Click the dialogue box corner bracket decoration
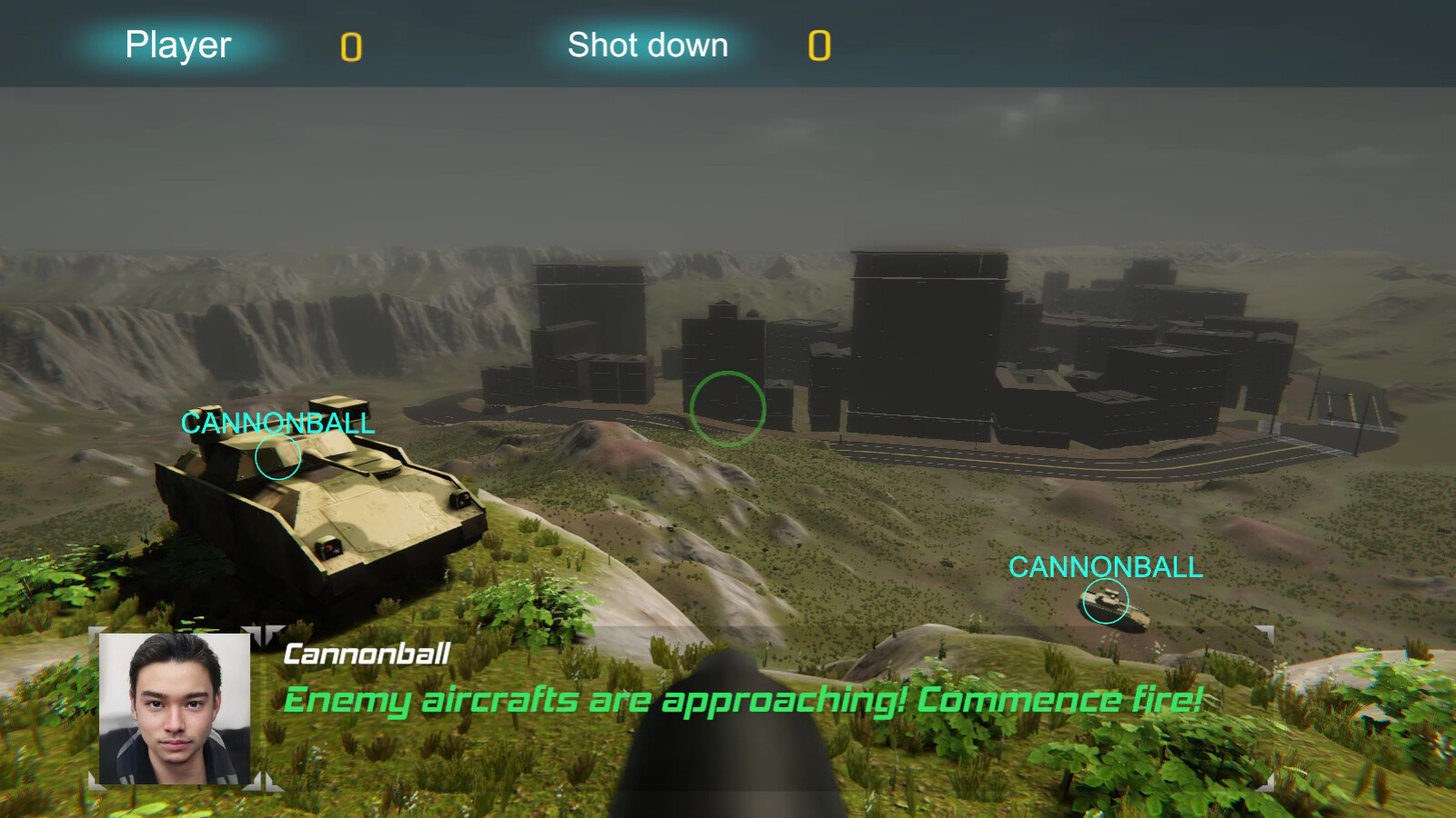The image size is (1456, 818). 264,634
